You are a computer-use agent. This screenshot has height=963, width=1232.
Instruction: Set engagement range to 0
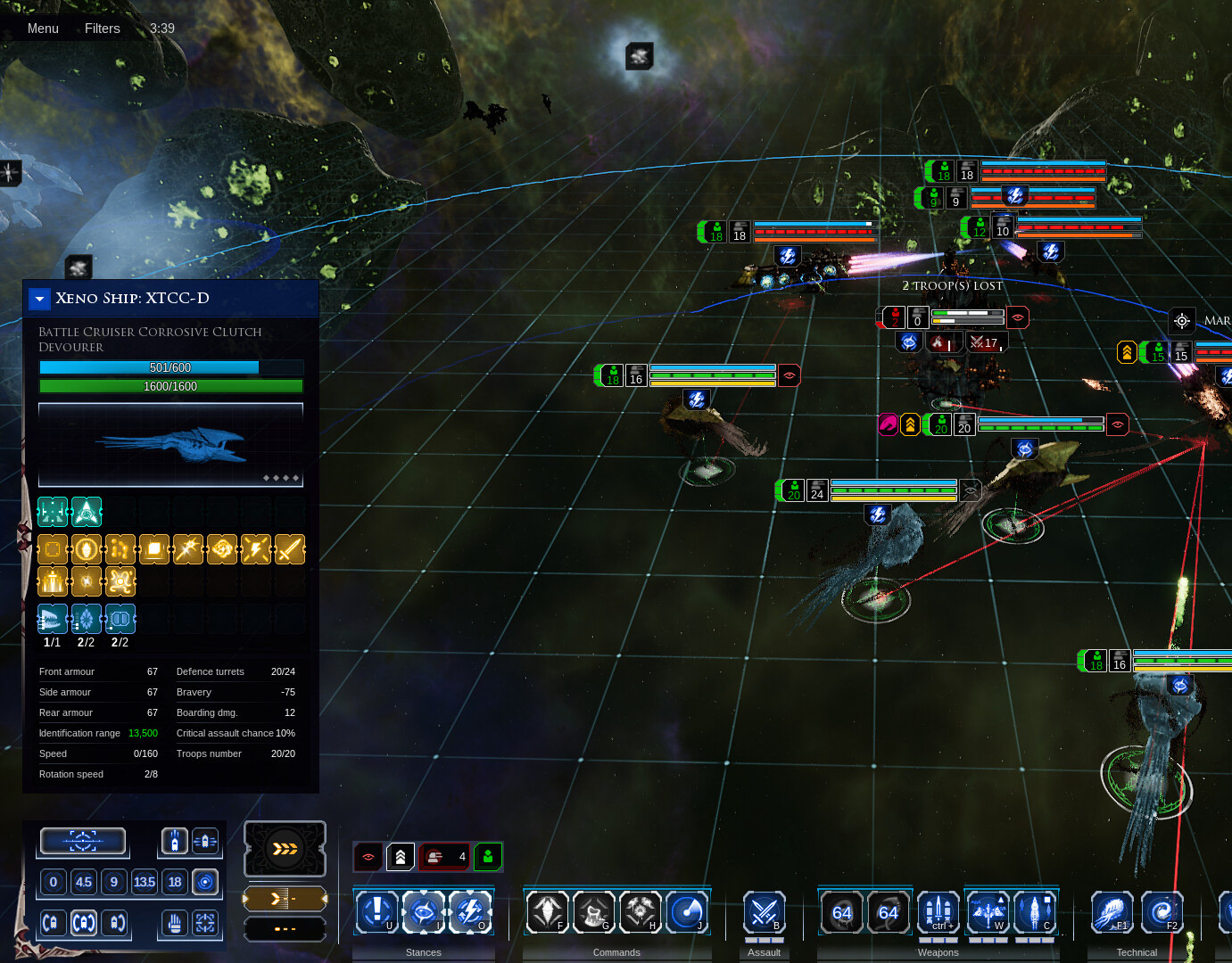pos(54,882)
